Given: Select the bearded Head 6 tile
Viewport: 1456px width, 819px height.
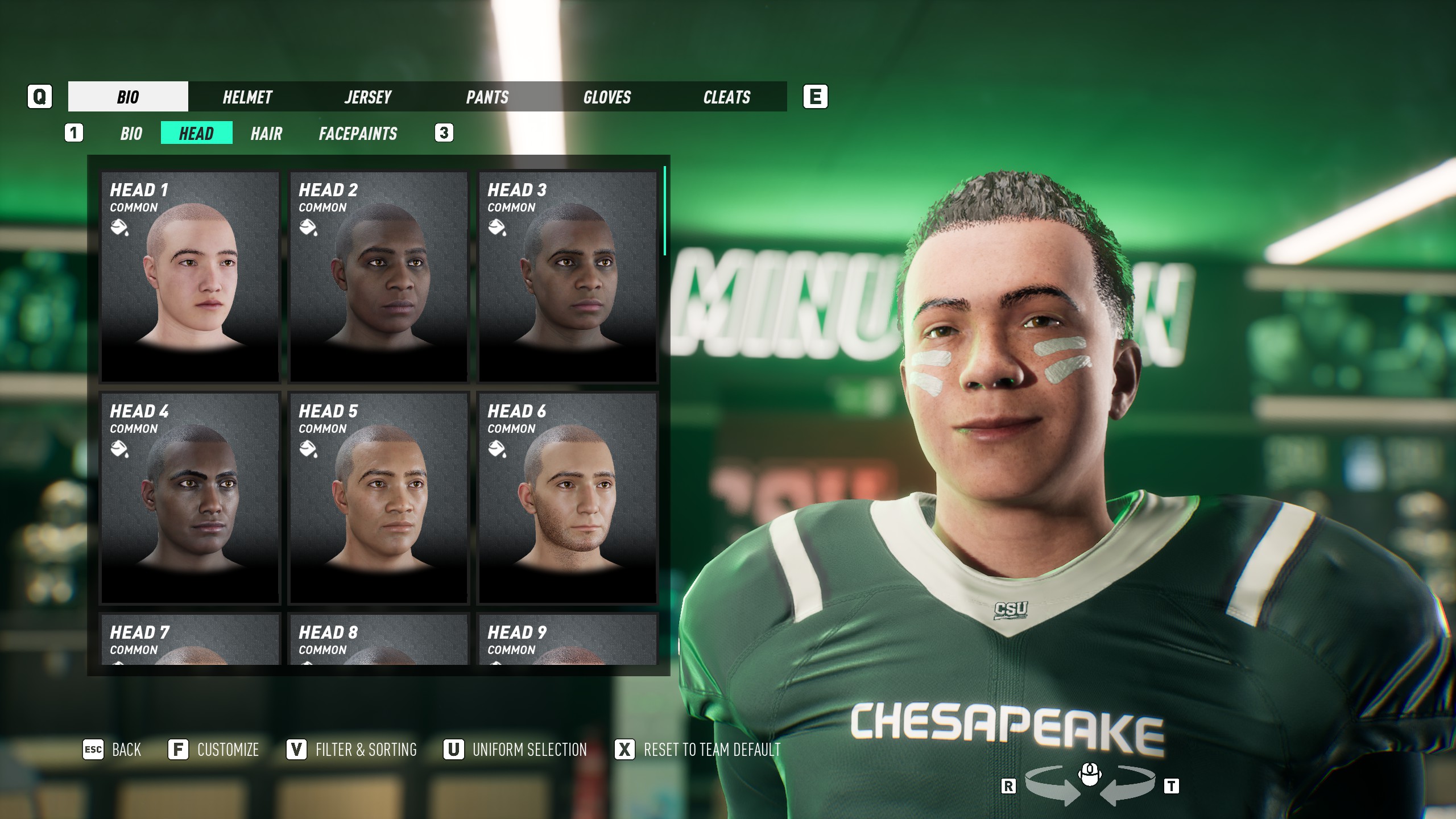Looking at the screenshot, I should pyautogui.click(x=568, y=498).
